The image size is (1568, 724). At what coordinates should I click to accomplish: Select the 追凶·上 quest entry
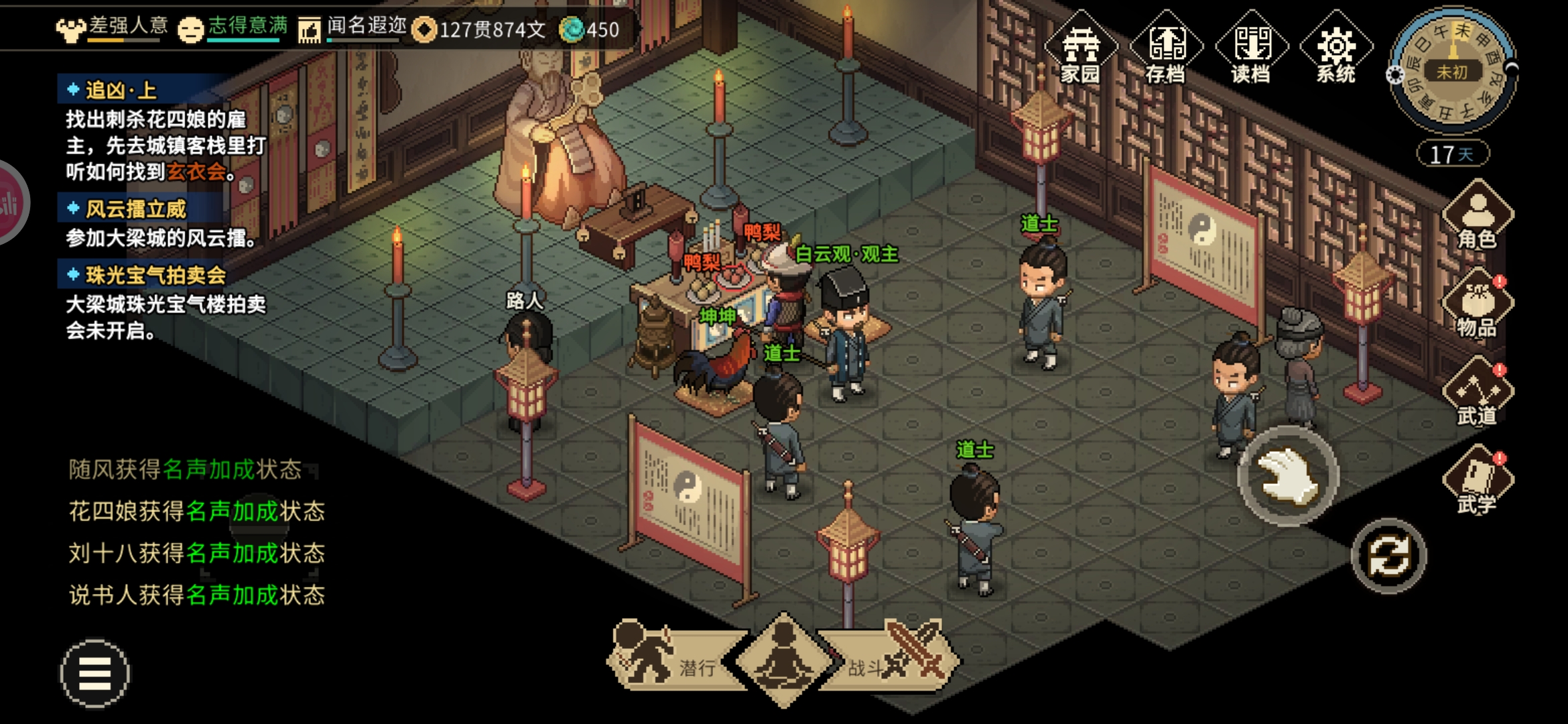tap(121, 90)
